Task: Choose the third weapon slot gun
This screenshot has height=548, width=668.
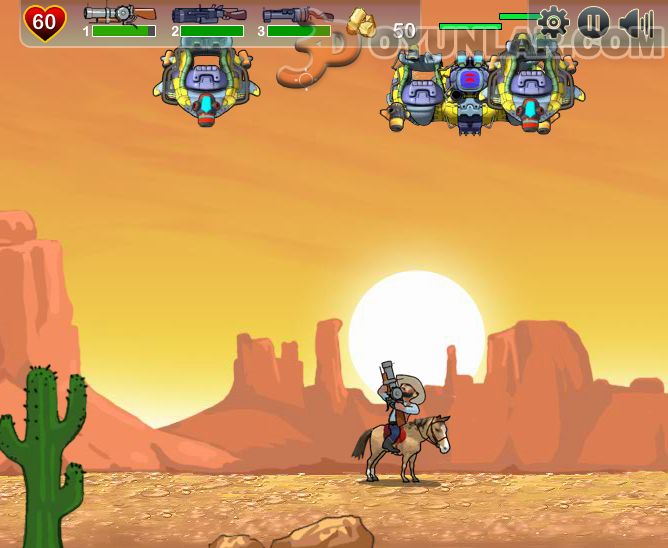Action: (296, 14)
